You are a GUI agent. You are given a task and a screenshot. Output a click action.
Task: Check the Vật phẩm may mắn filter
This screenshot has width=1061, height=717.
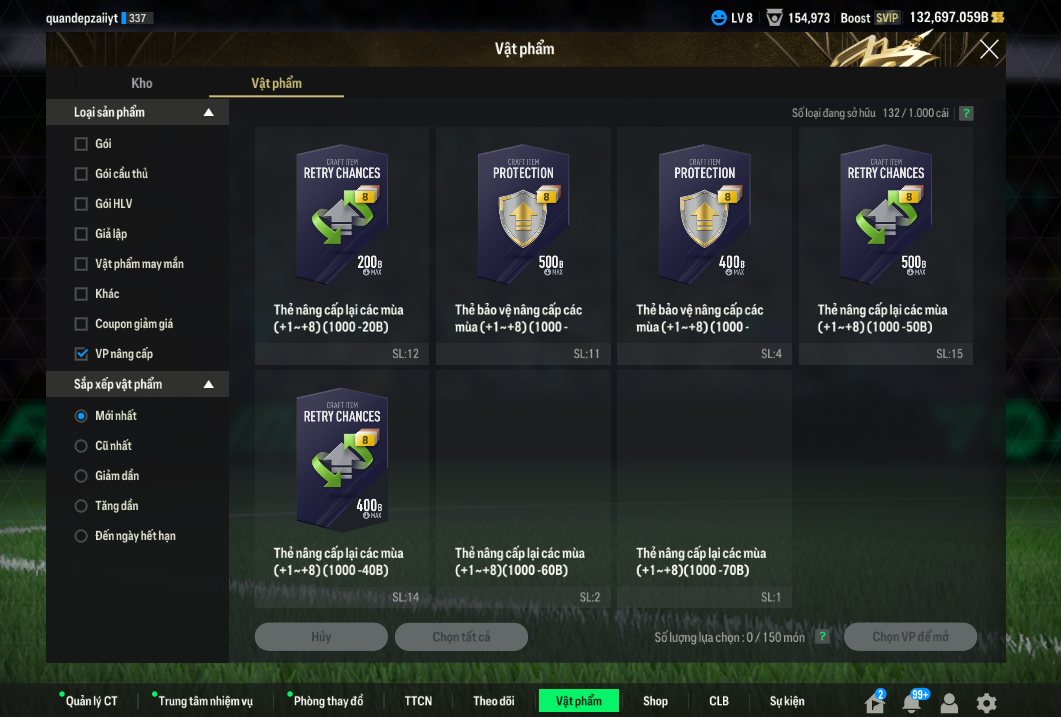point(82,264)
